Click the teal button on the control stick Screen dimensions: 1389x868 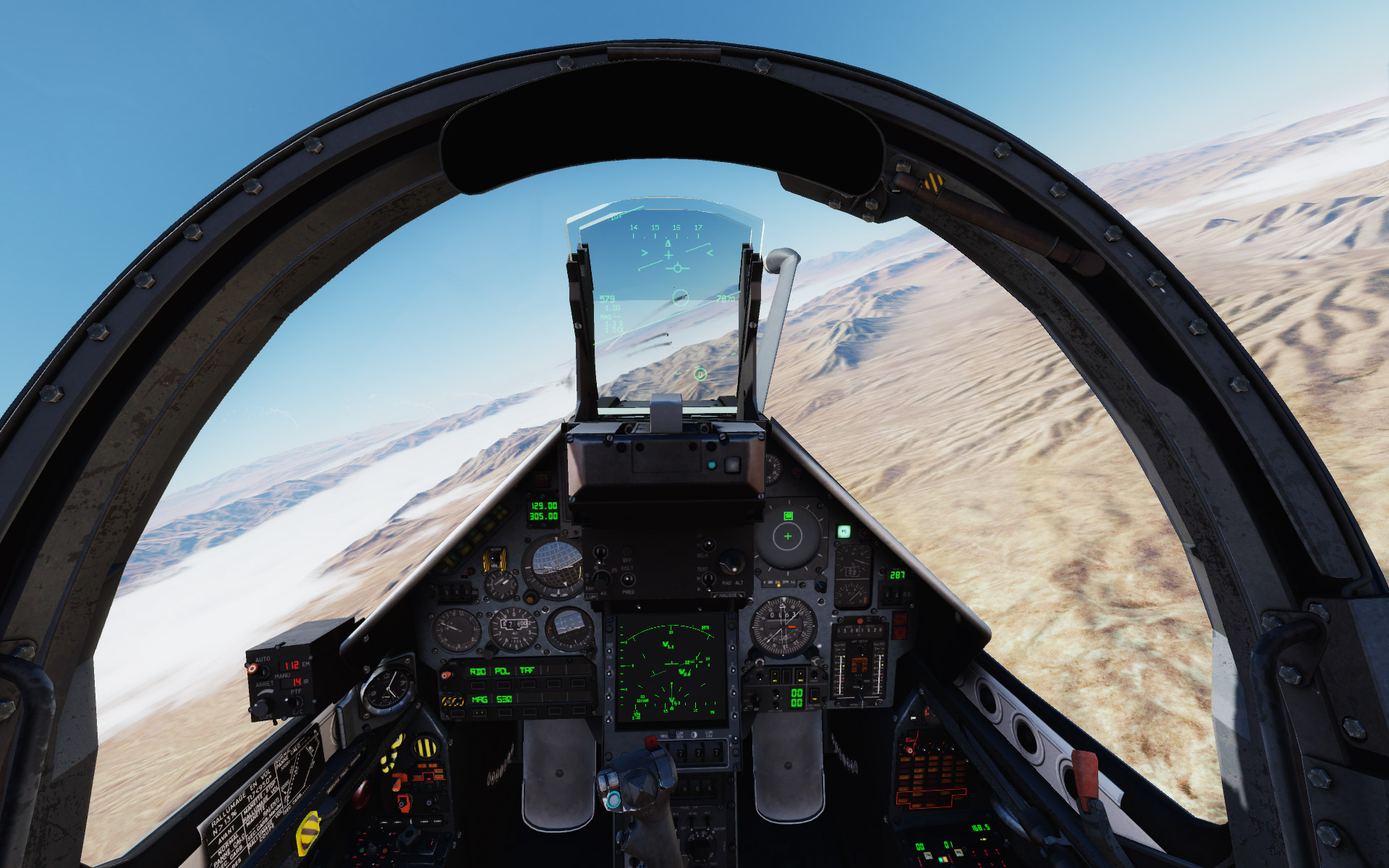click(x=614, y=799)
